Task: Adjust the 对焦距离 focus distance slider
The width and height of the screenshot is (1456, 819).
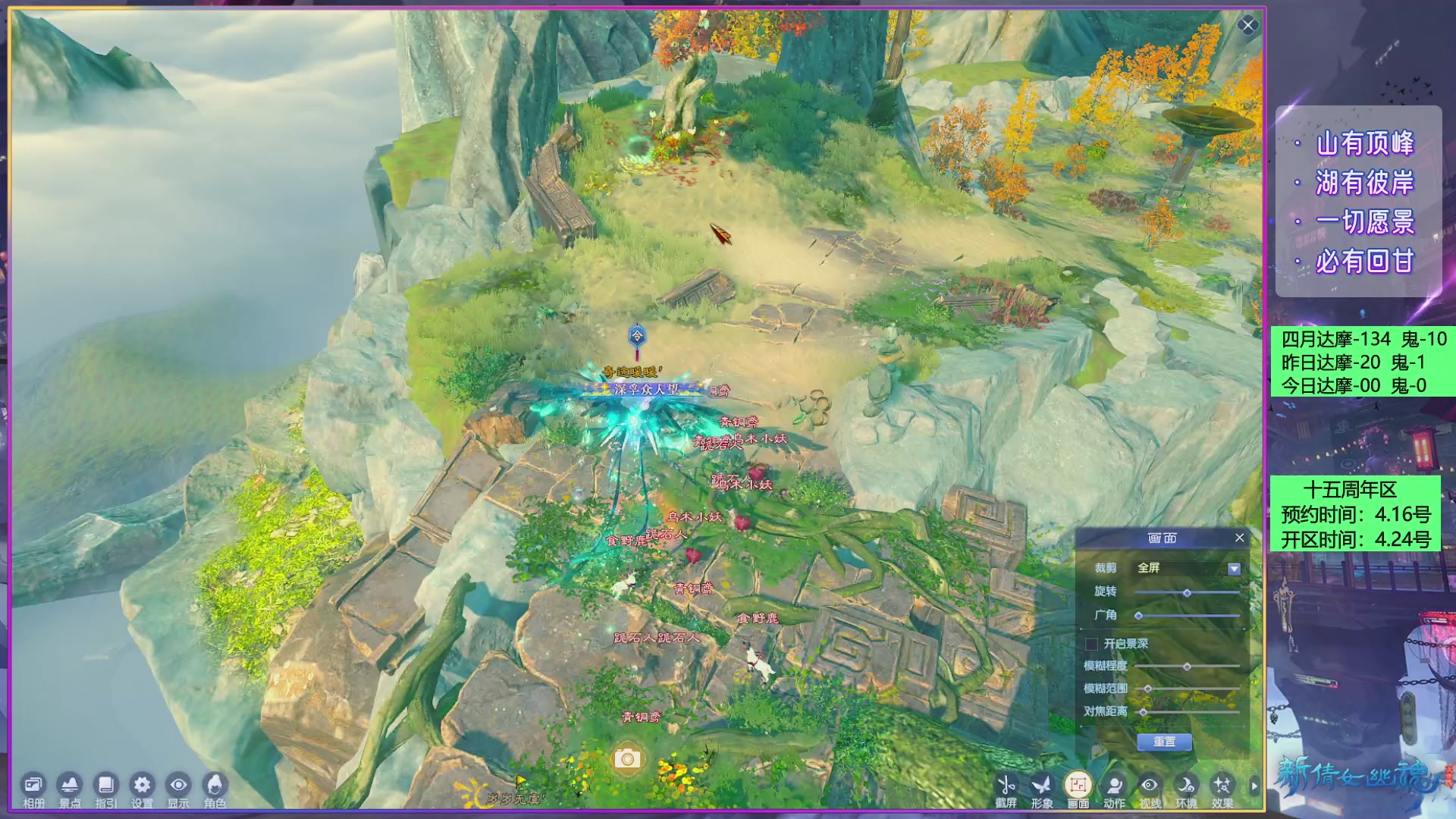Action: (x=1144, y=712)
